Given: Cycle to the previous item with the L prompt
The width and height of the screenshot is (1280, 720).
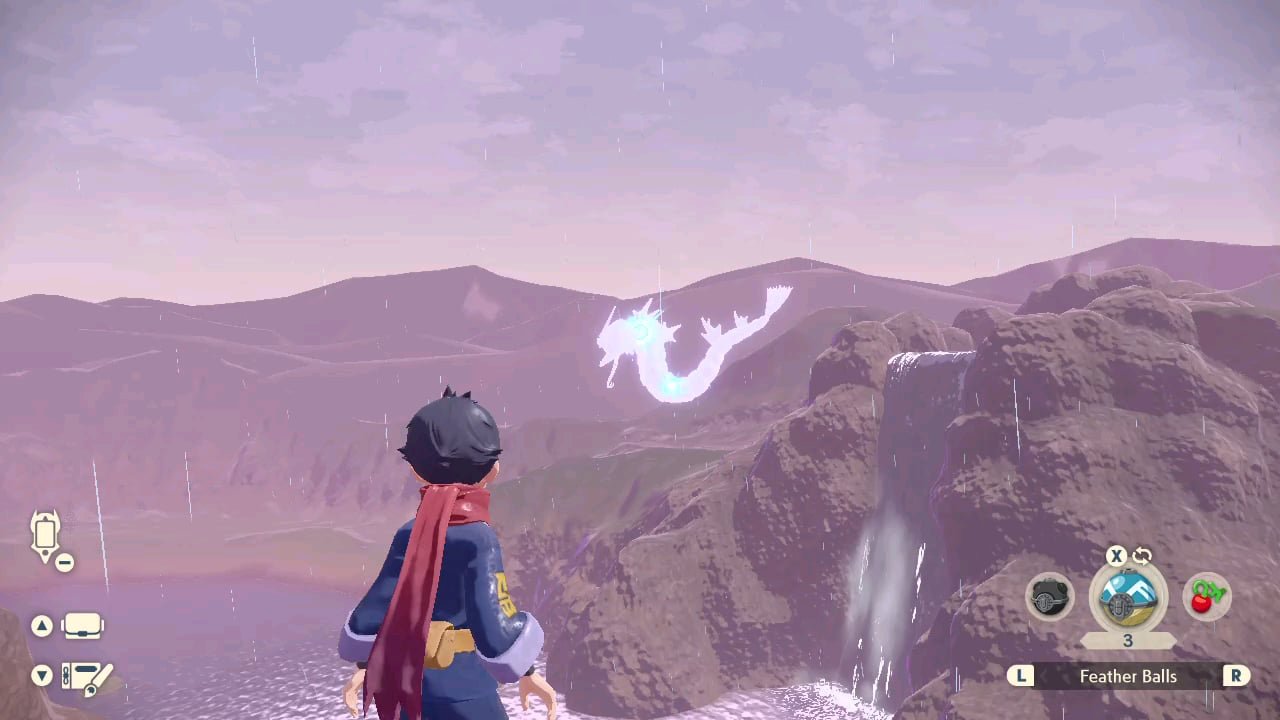Looking at the screenshot, I should tap(1021, 676).
